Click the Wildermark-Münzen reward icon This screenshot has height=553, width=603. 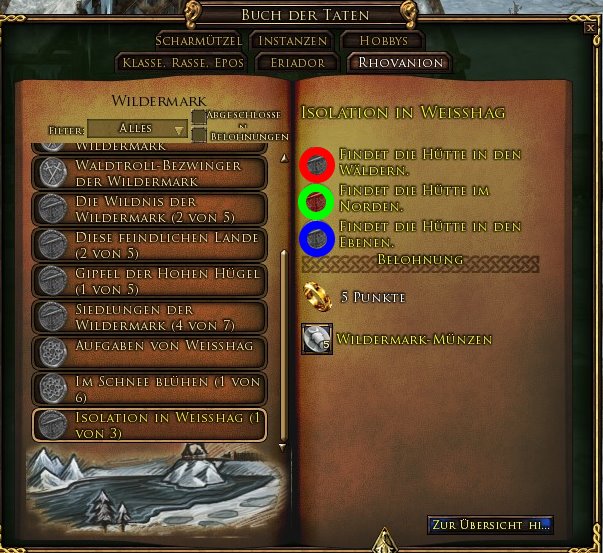pyautogui.click(x=317, y=340)
